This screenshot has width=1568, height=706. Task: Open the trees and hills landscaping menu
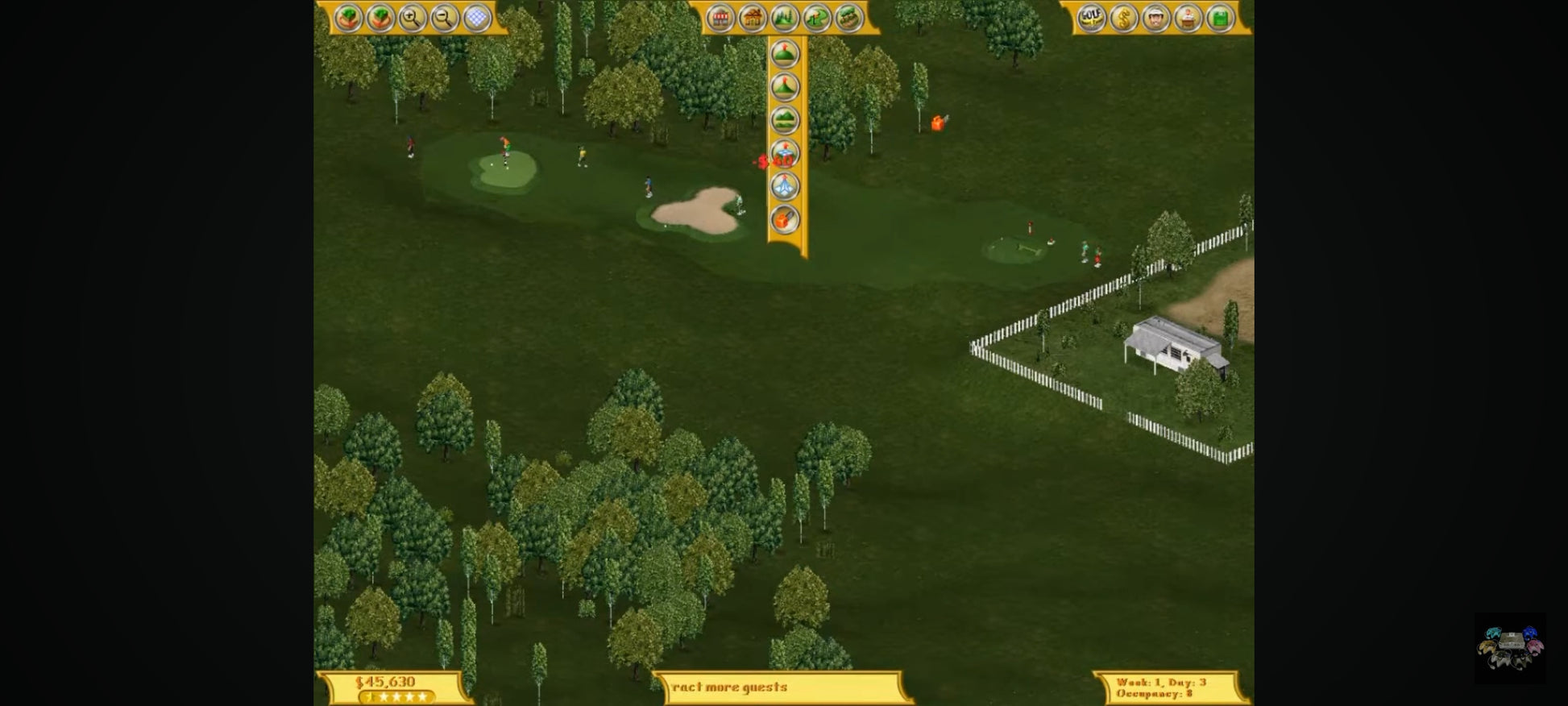pyautogui.click(x=785, y=18)
